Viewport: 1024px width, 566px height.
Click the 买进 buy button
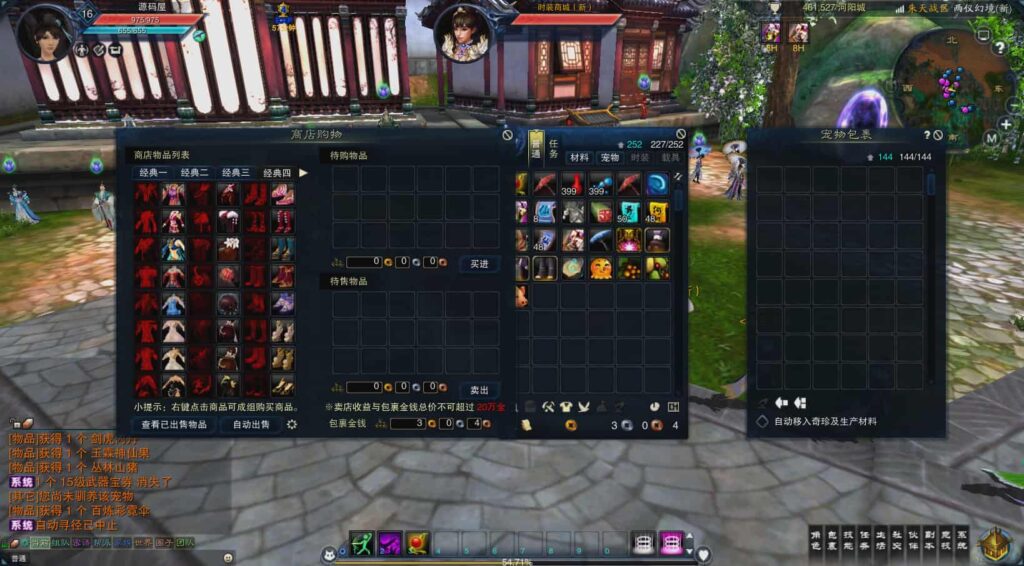click(479, 263)
